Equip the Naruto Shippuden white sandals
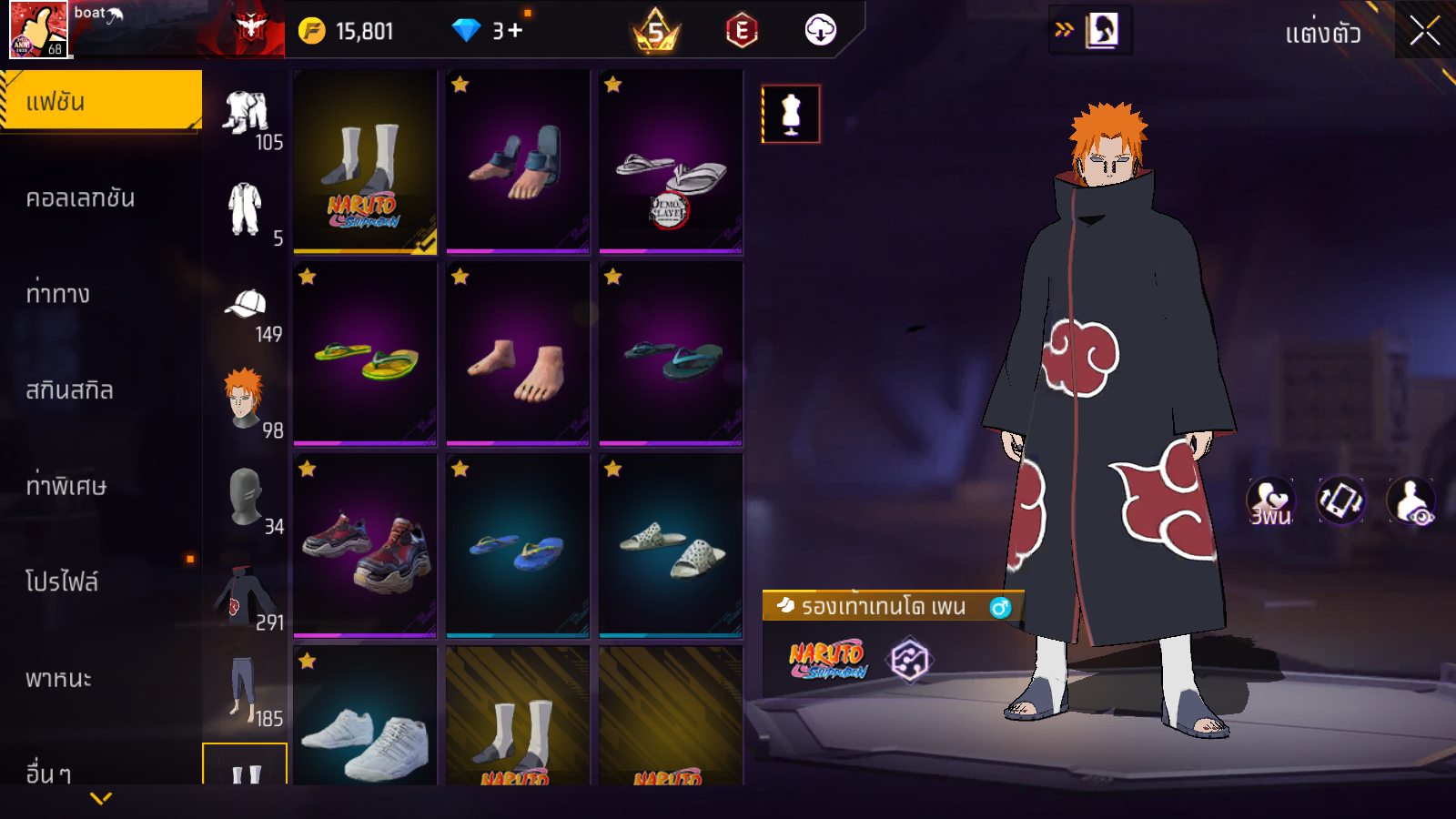 click(365, 161)
